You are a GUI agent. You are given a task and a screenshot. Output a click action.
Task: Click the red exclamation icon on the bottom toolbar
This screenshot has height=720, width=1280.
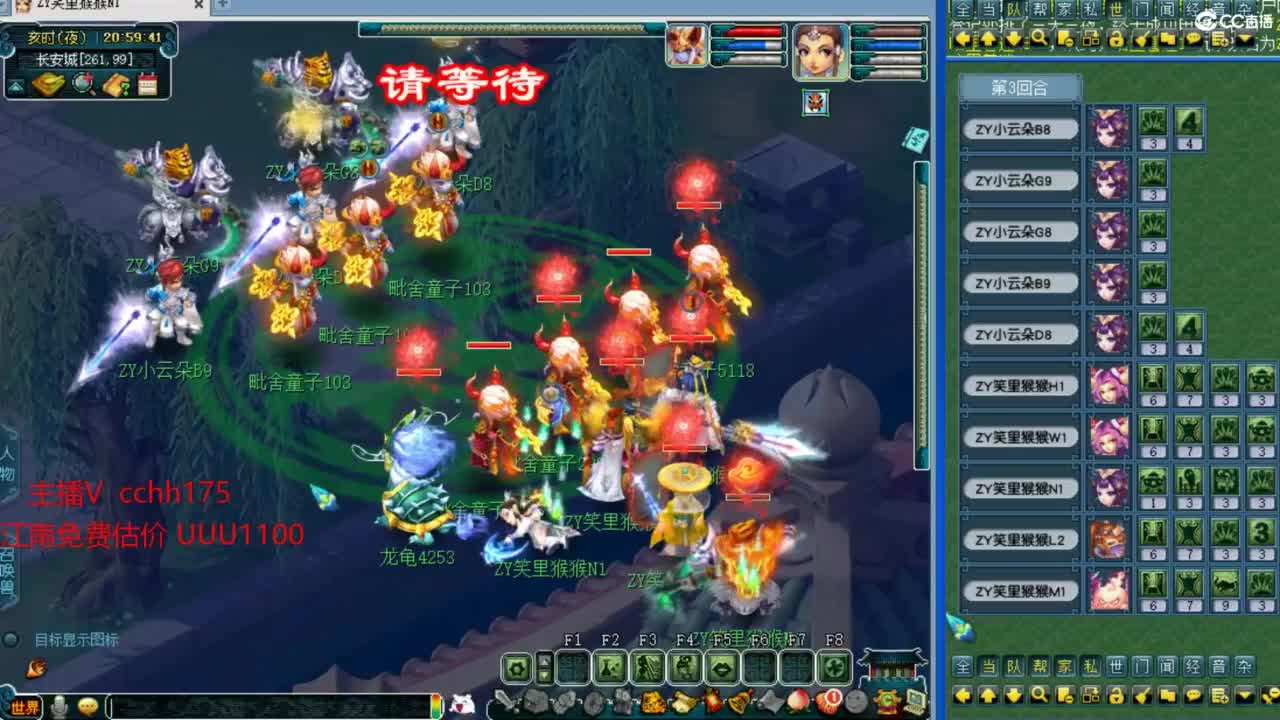[x=831, y=700]
